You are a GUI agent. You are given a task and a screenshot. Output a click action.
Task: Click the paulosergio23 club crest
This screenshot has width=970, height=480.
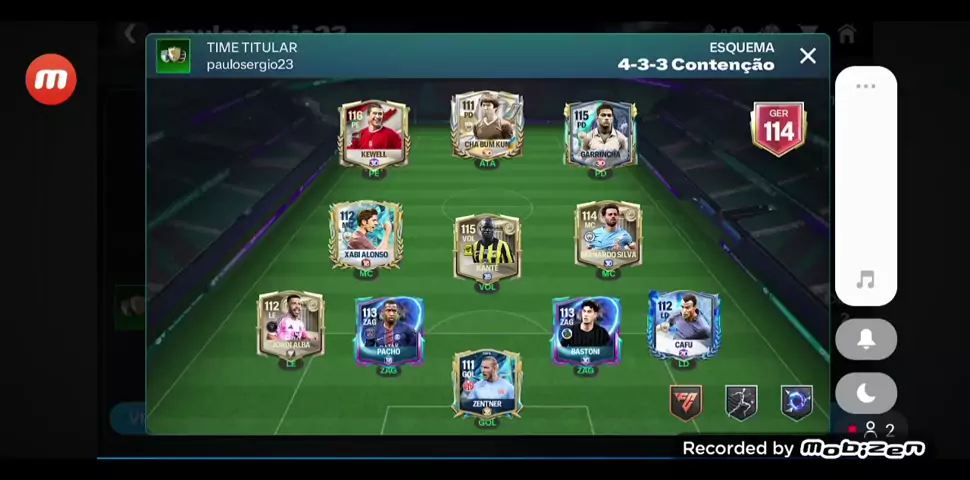pyautogui.click(x=173, y=56)
